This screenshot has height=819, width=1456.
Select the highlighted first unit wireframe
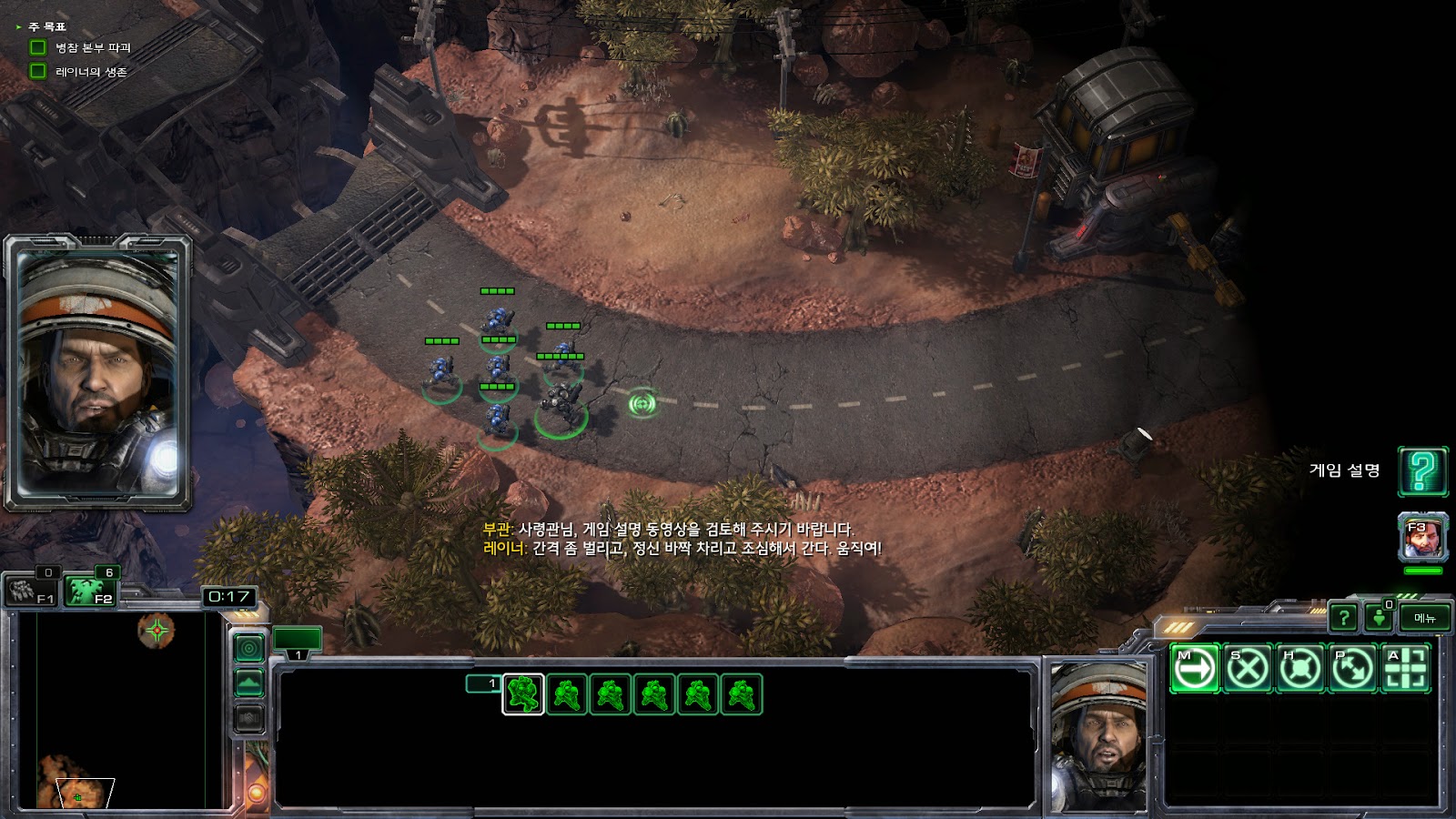[523, 695]
